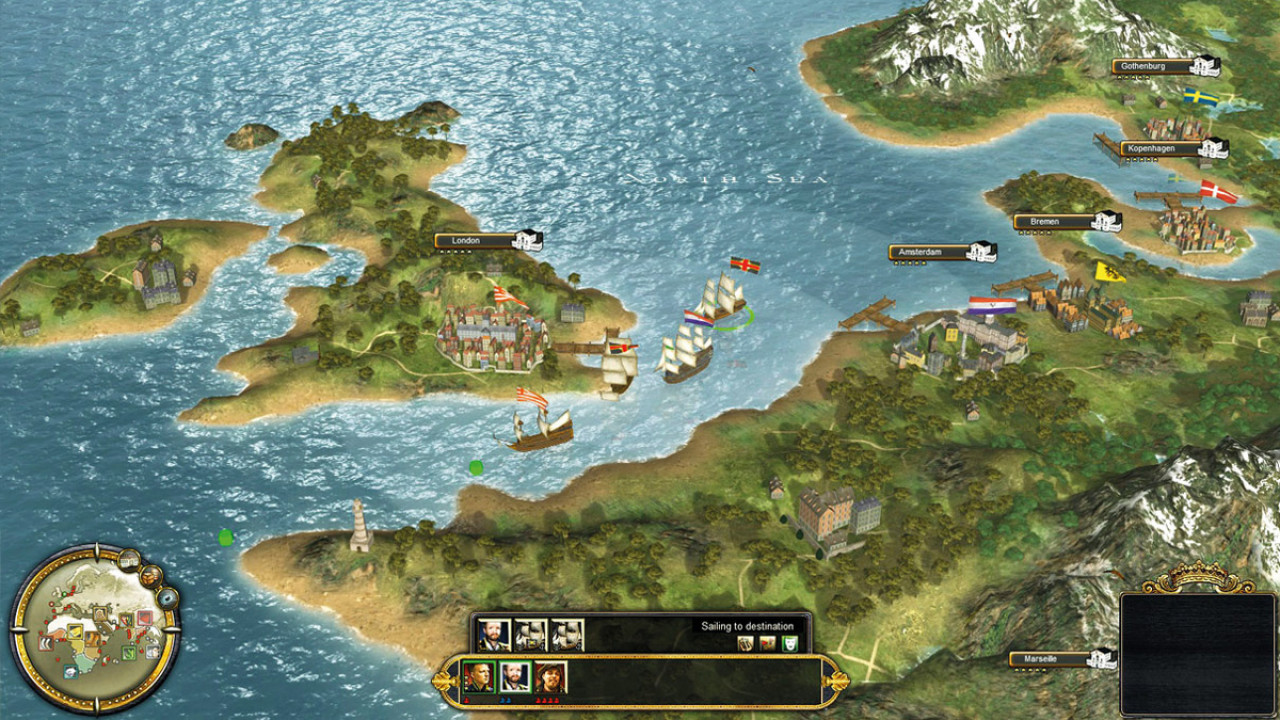
Task: Choose the white-framed bearded captain in the bottom row
Action: [x=514, y=678]
